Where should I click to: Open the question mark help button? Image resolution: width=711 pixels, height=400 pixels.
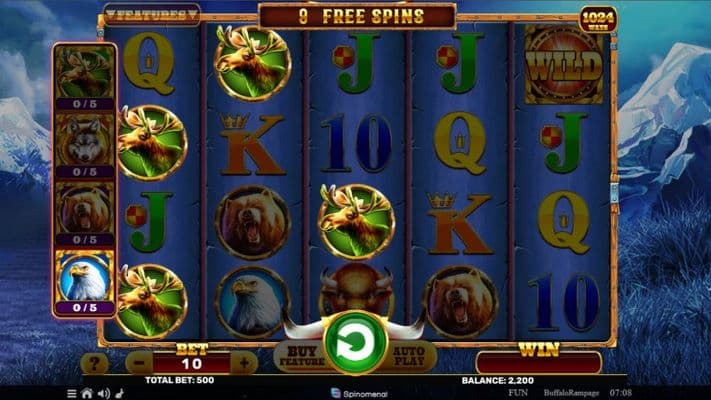coord(94,363)
